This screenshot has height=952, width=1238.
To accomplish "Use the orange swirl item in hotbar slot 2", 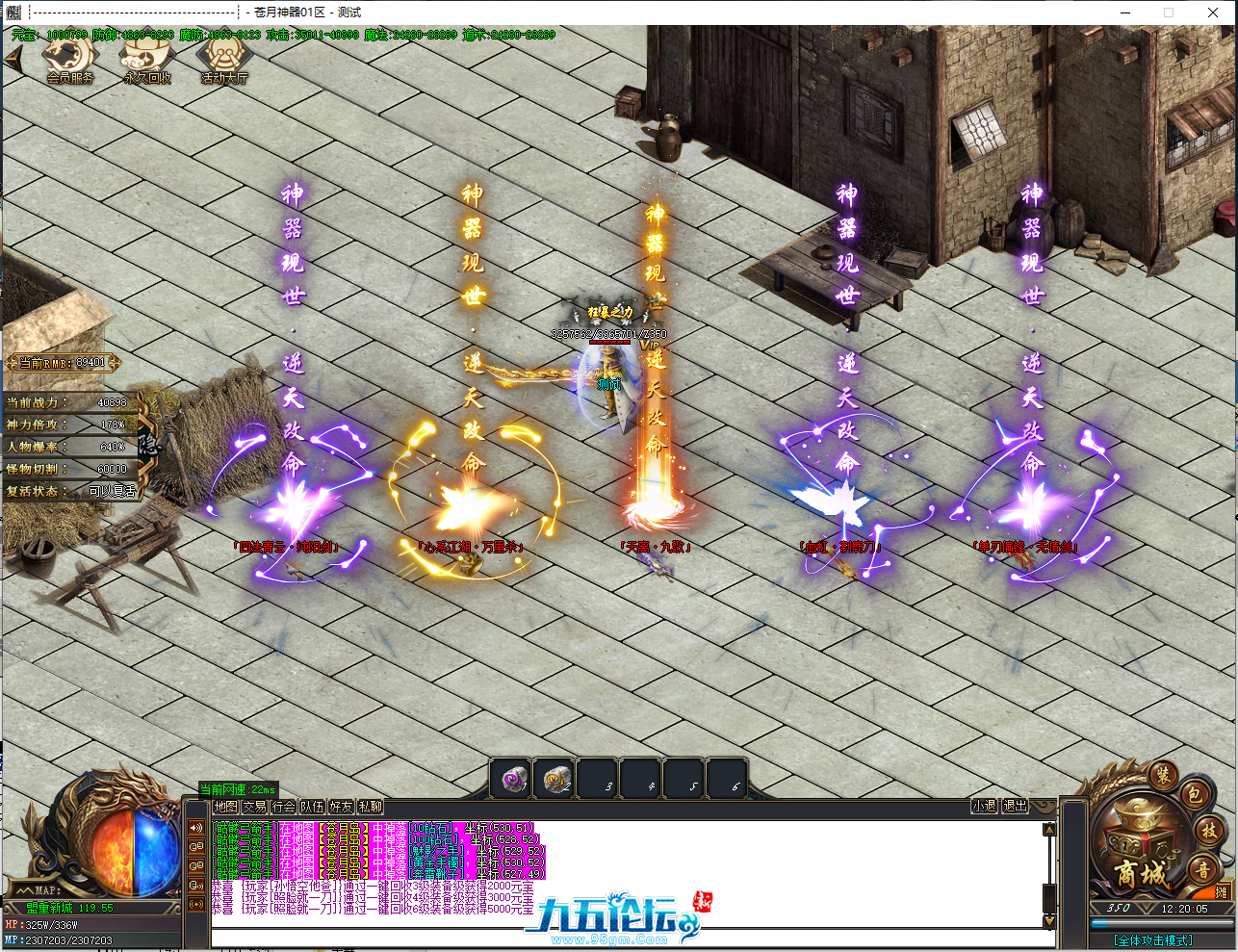I will click(557, 779).
